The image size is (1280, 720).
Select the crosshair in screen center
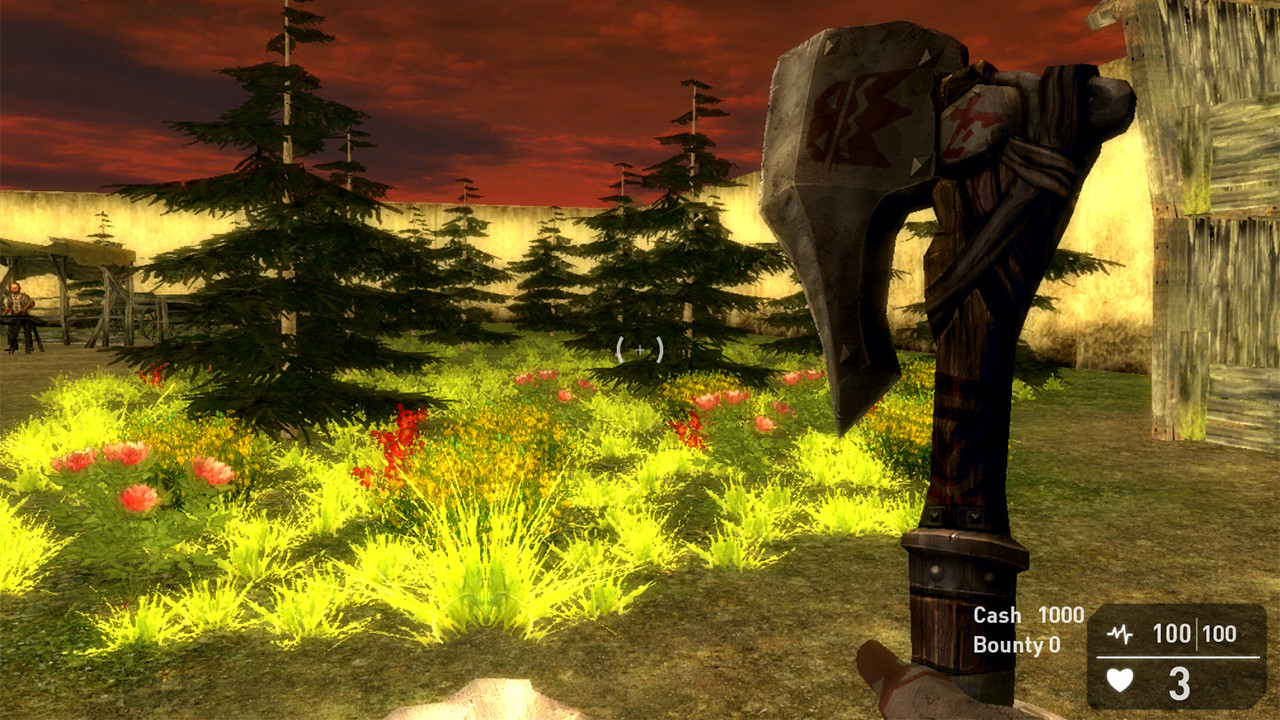(641, 350)
